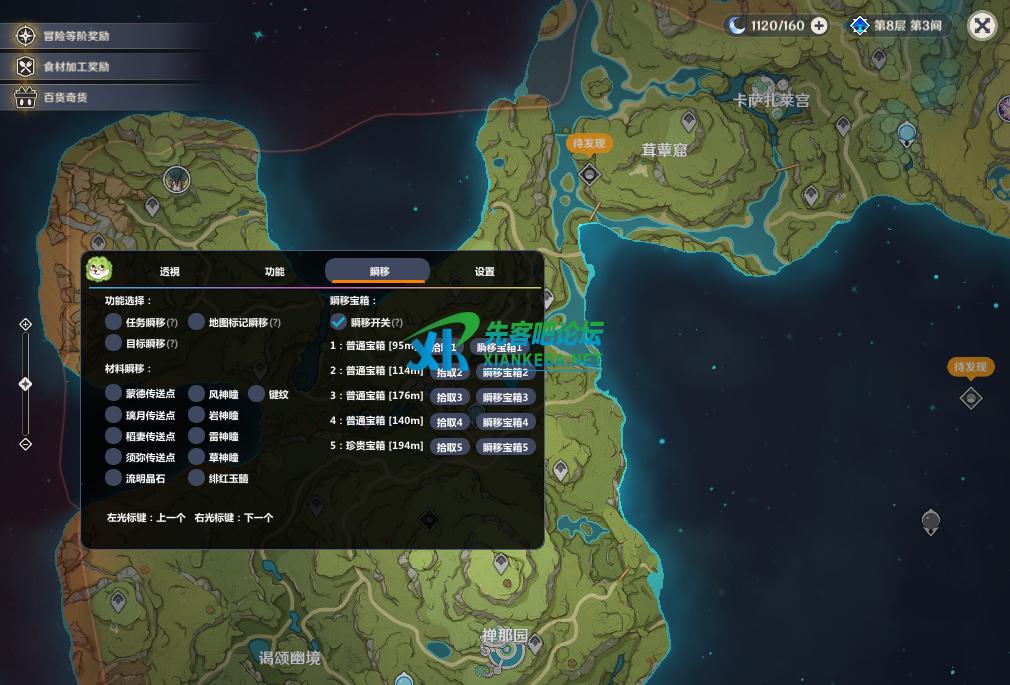Image resolution: width=1010 pixels, height=685 pixels.
Task: Click the 拾取5 button for 珍贵宝箱
Action: (x=450, y=447)
